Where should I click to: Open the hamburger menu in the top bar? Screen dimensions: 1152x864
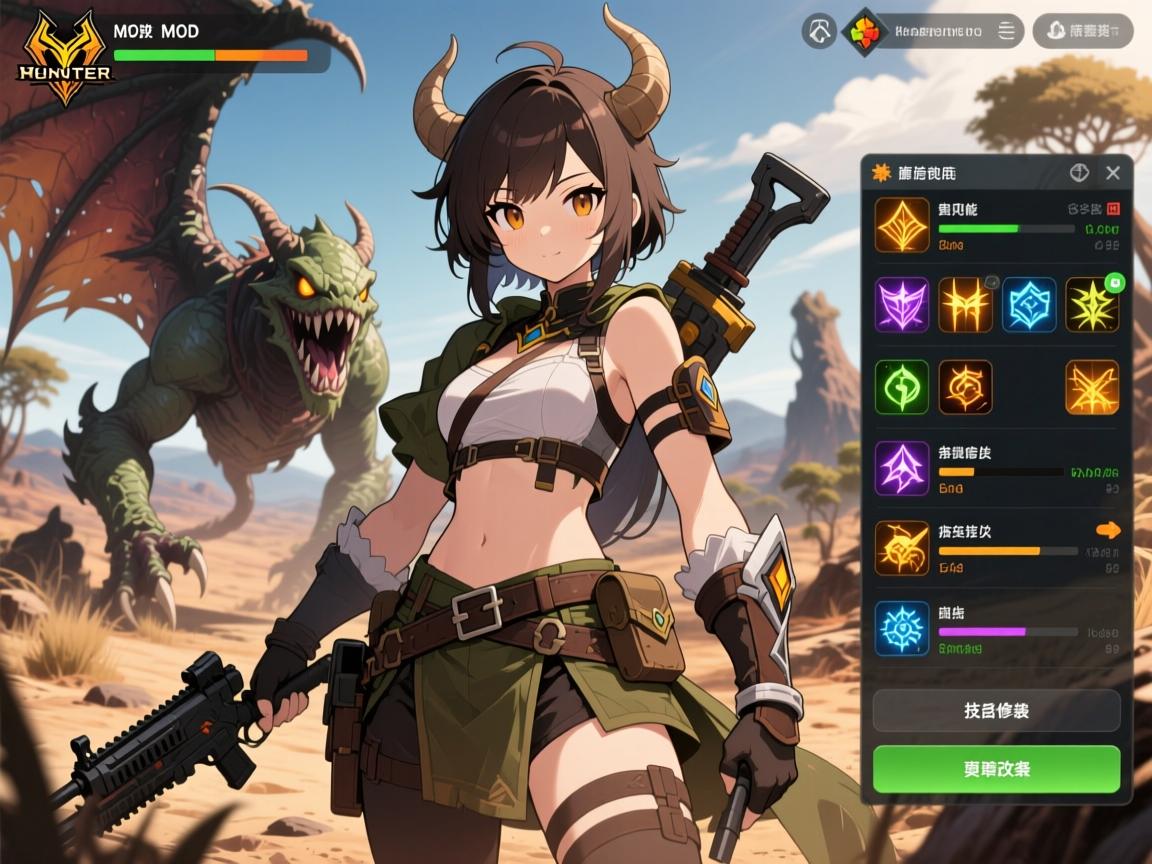point(1006,31)
